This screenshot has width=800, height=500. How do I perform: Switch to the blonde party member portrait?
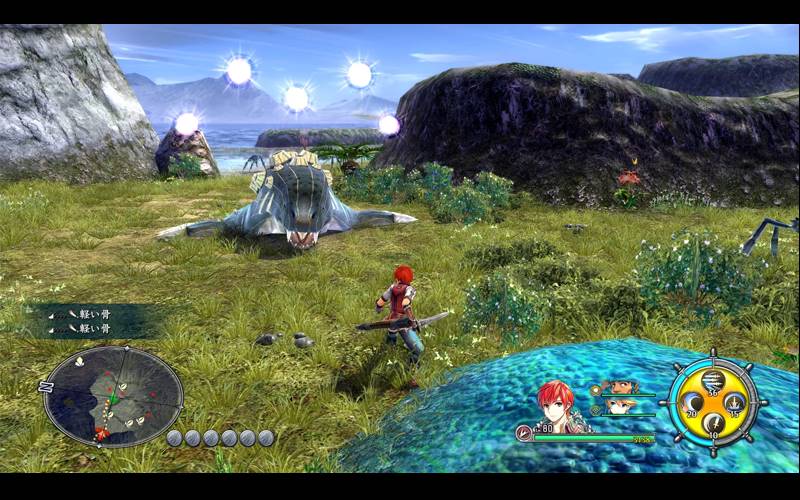click(x=620, y=406)
